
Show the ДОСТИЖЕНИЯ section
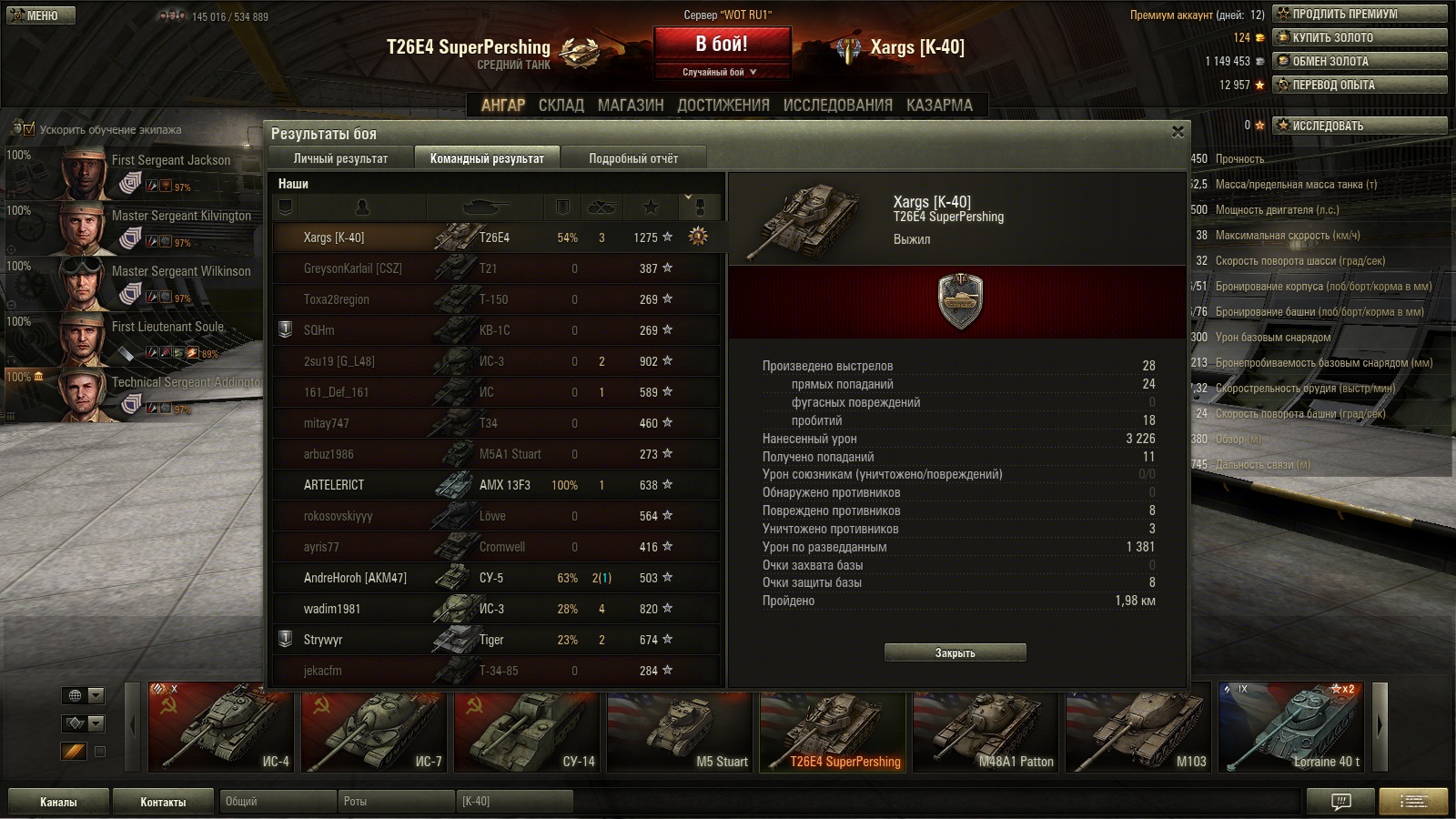pyautogui.click(x=723, y=106)
